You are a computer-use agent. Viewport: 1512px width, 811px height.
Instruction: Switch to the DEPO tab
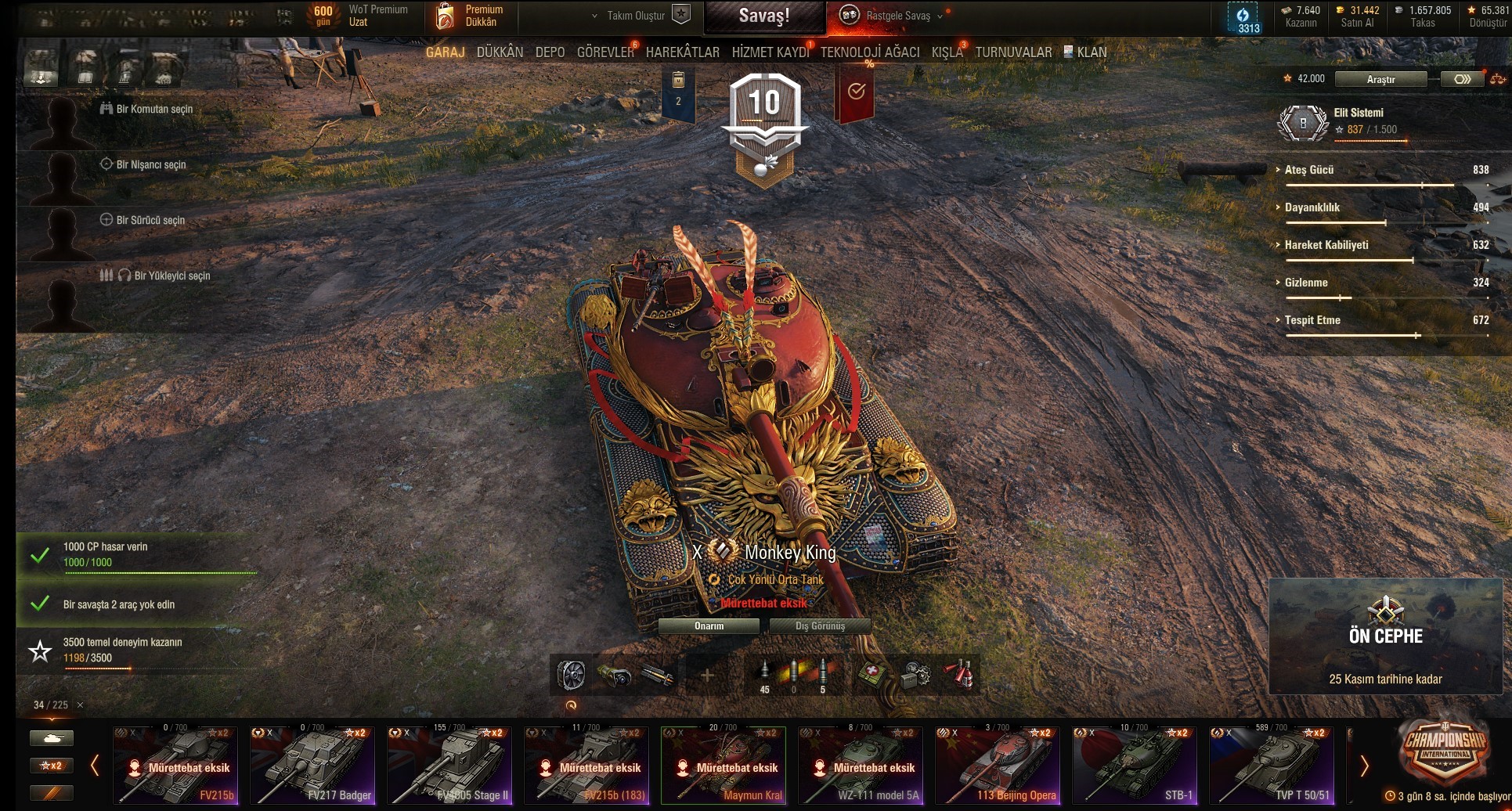pyautogui.click(x=550, y=52)
